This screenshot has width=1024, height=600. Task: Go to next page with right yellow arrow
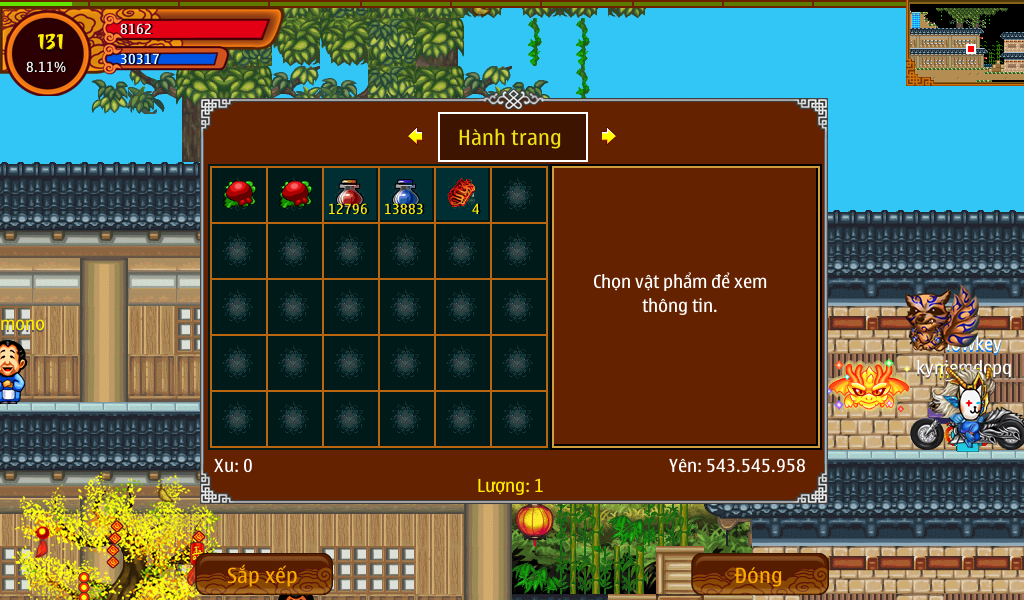pyautogui.click(x=608, y=136)
